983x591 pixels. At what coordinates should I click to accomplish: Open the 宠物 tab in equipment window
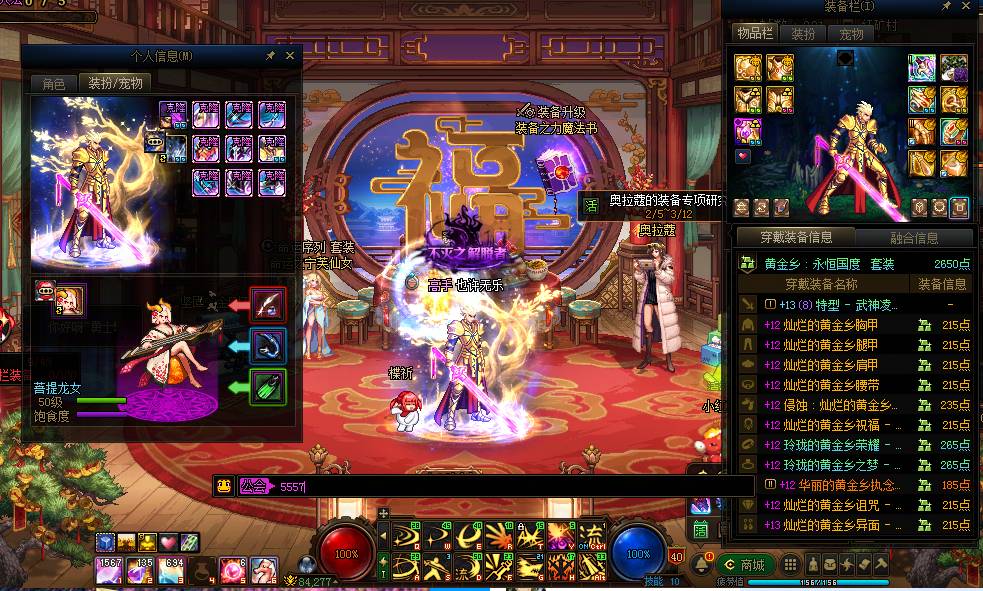851,33
